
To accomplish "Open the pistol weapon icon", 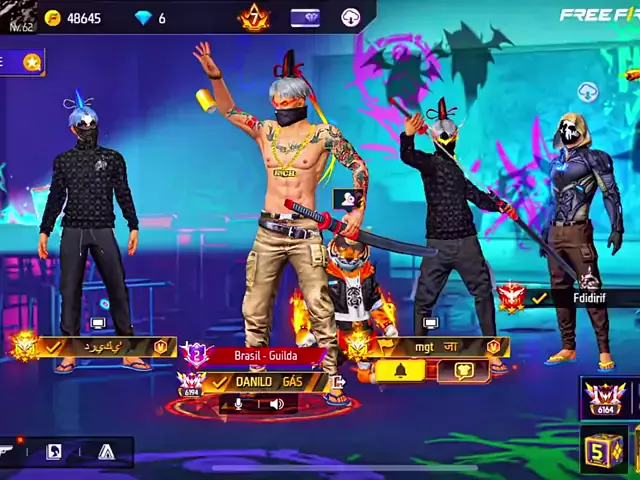I will (8, 451).
